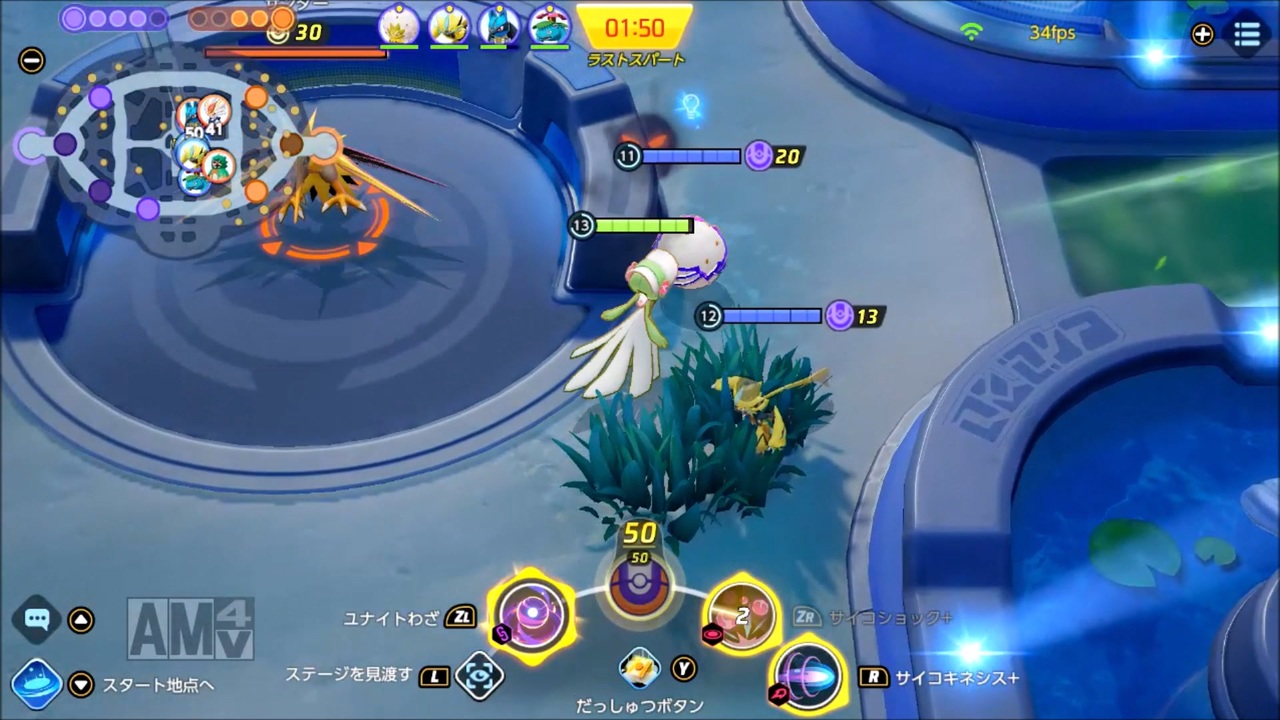Select Venusaur's teammate portrait
1280x720 pixels.
548,27
